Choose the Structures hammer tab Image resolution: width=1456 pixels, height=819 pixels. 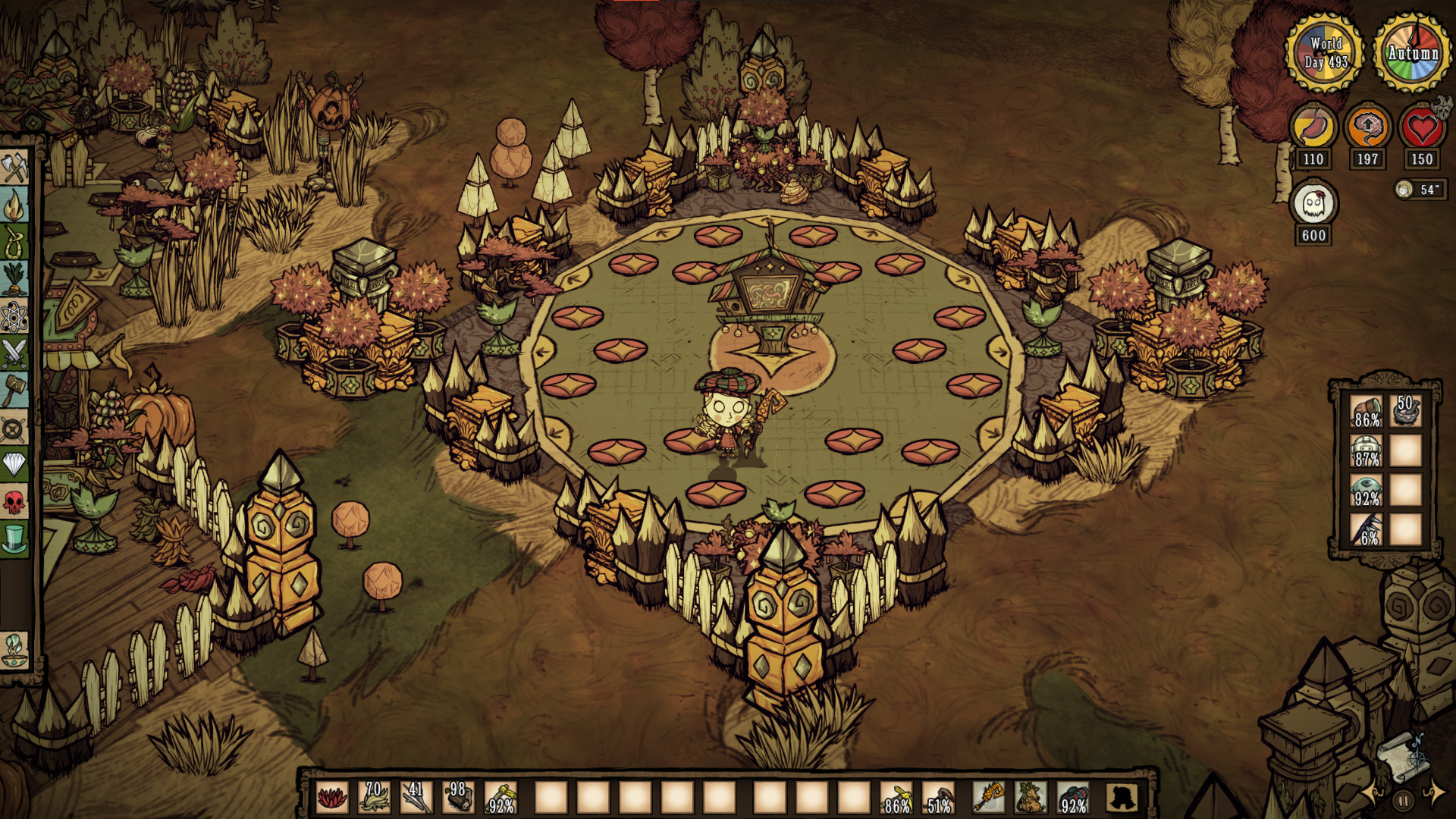click(14, 391)
